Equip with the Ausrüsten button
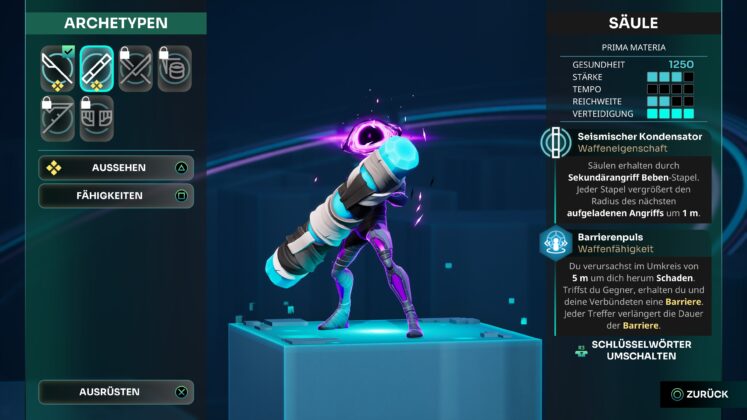 tap(116, 392)
